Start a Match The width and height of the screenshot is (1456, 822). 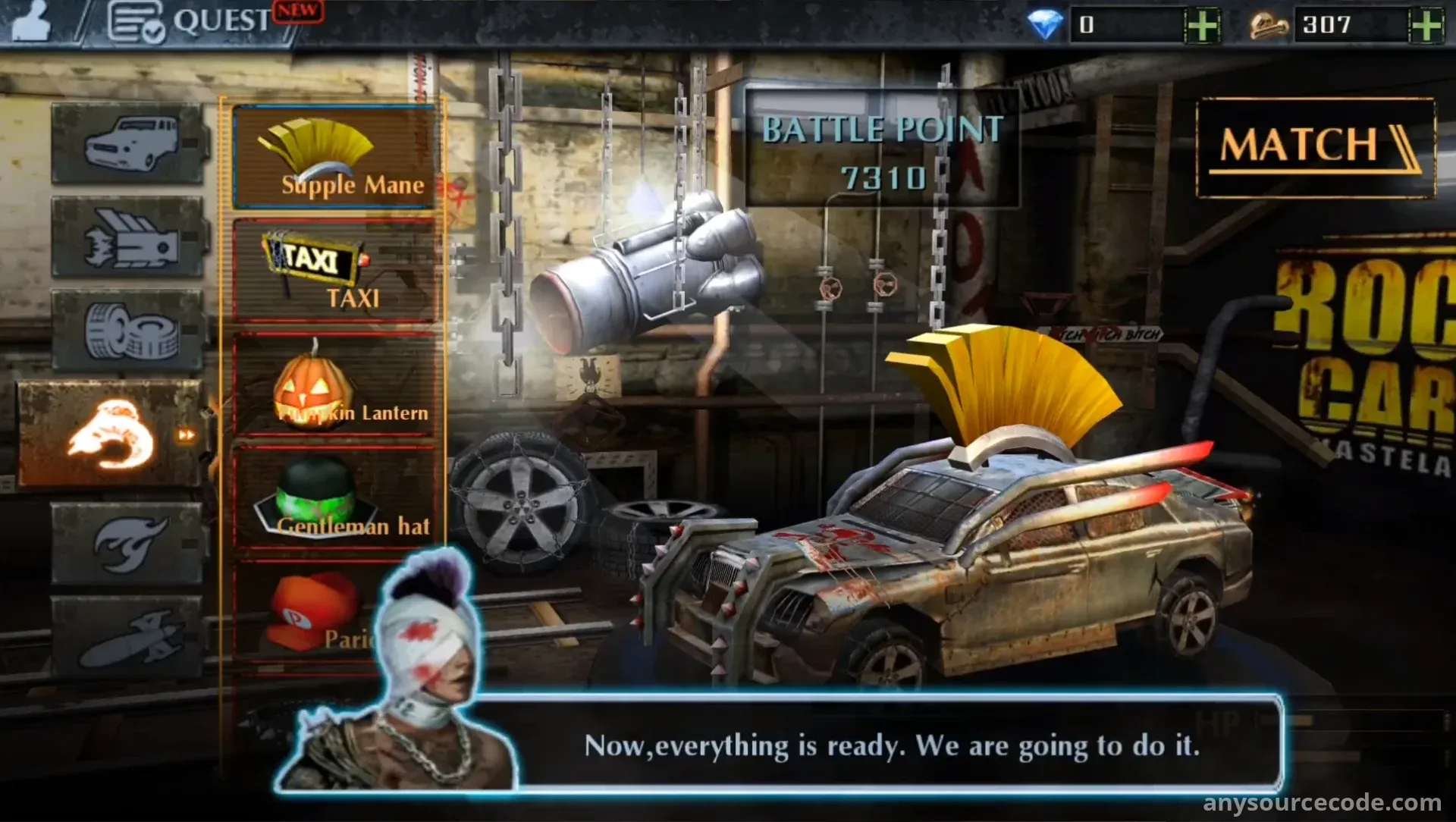click(x=1315, y=147)
